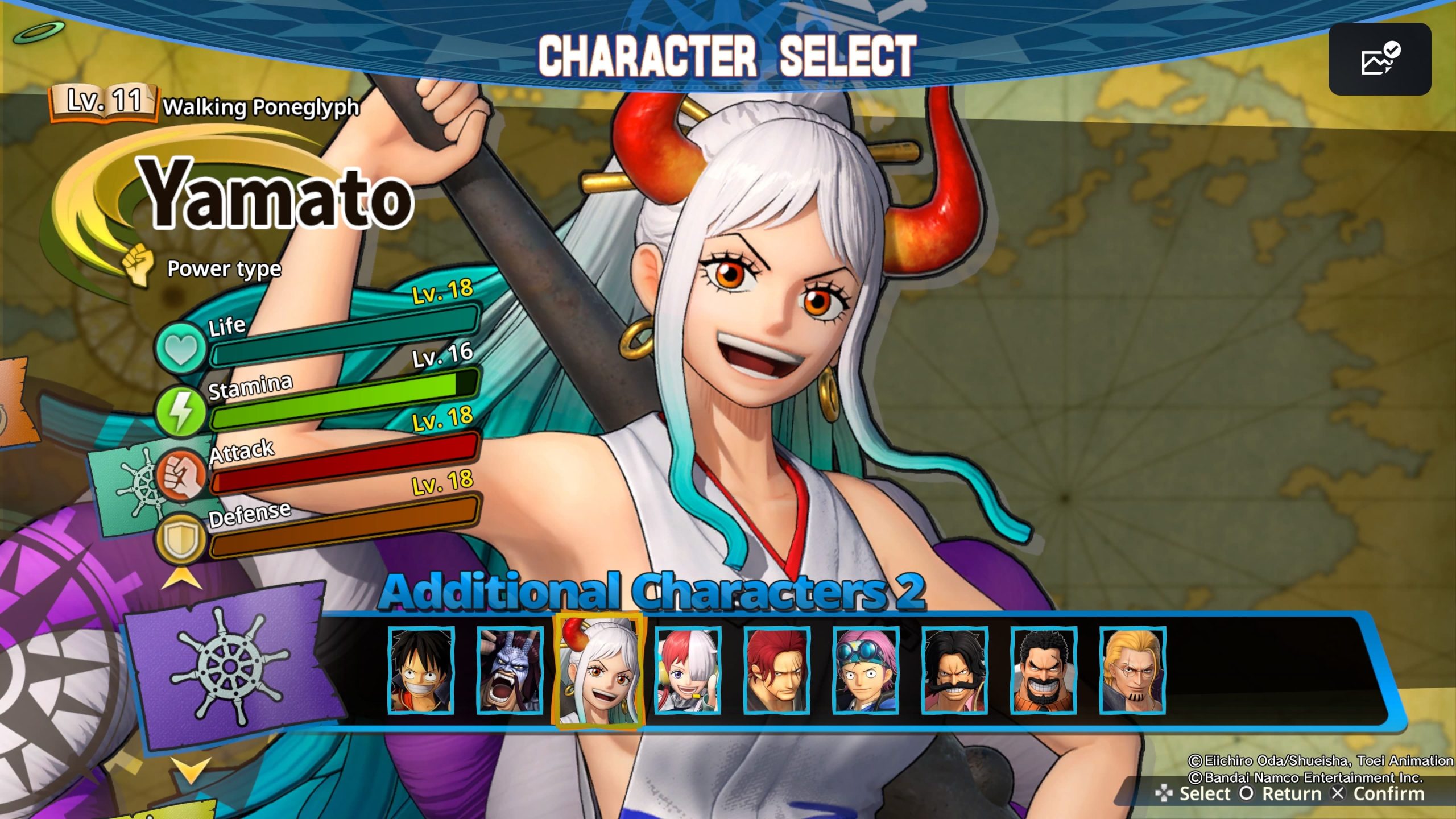Choose the red-haired Shanks portrait
Image resolution: width=1456 pixels, height=819 pixels.
[x=776, y=670]
